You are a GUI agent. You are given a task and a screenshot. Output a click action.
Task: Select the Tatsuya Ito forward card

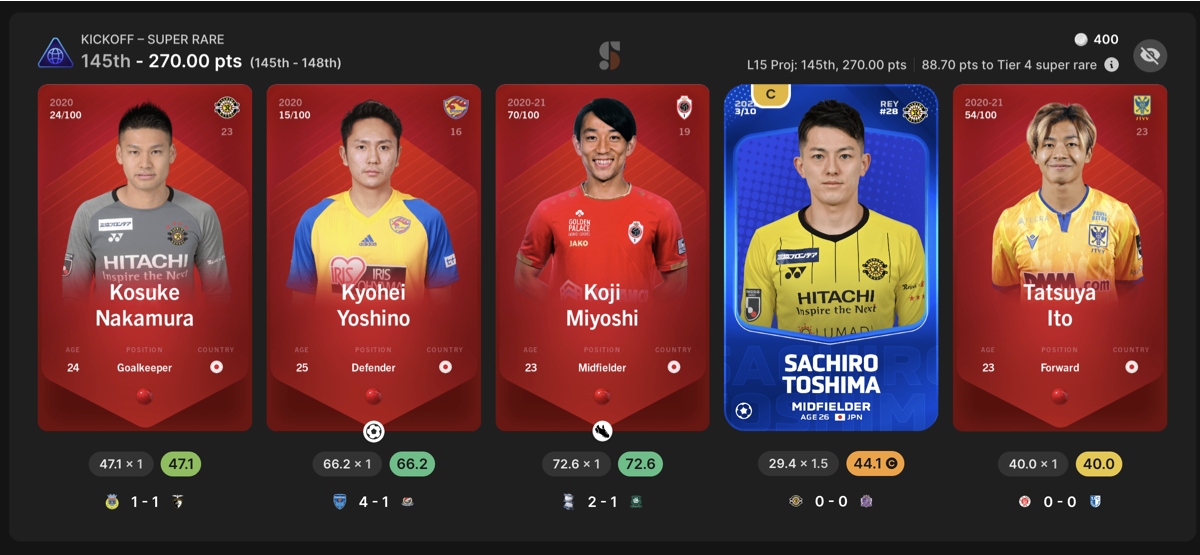(1059, 257)
